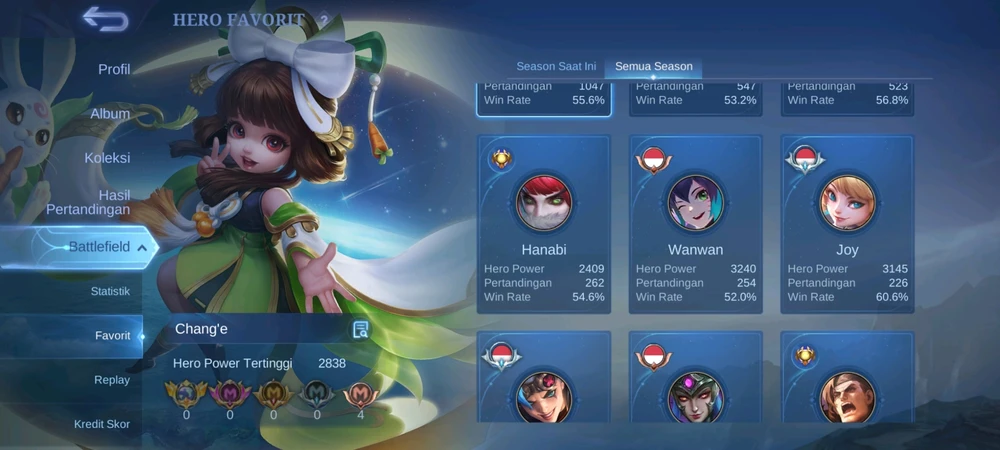The width and height of the screenshot is (1000, 450).
Task: Switch to the Semua Season tab
Action: tap(654, 67)
